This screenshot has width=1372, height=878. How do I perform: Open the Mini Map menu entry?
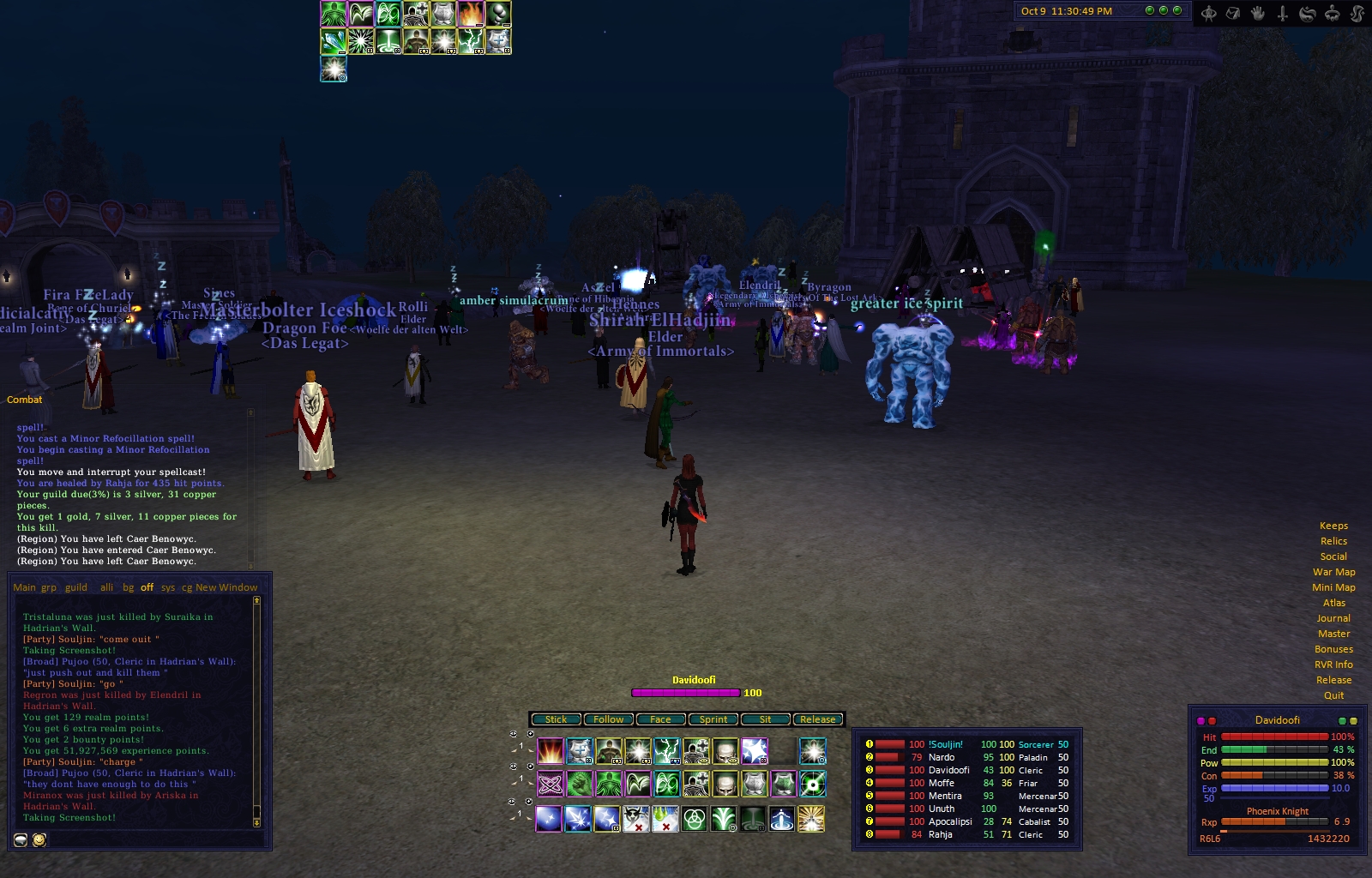click(x=1333, y=587)
